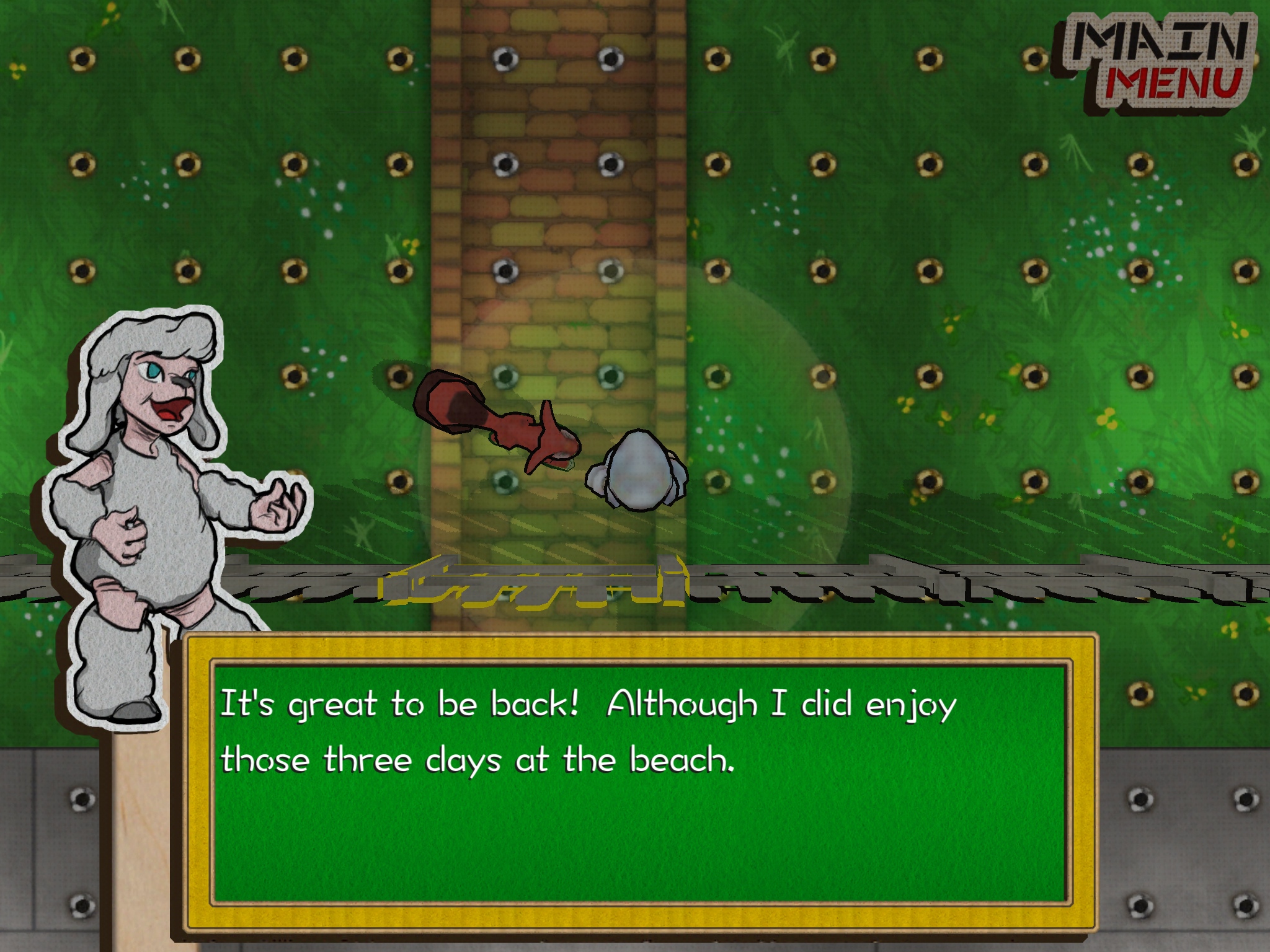
Task: Click the MAIN MENU button
Action: 1160,59
